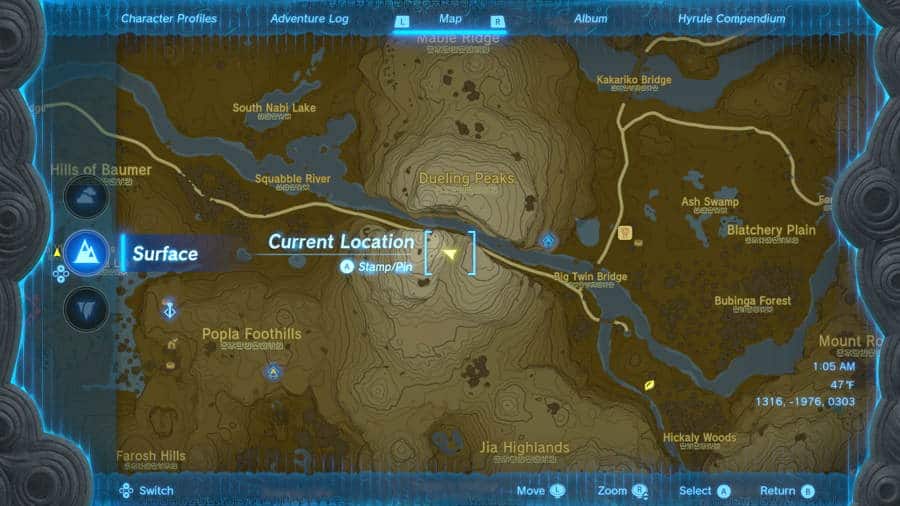Select the shrine marker beside Dueling Peaks
Viewport: 900px width, 506px height.
(548, 240)
